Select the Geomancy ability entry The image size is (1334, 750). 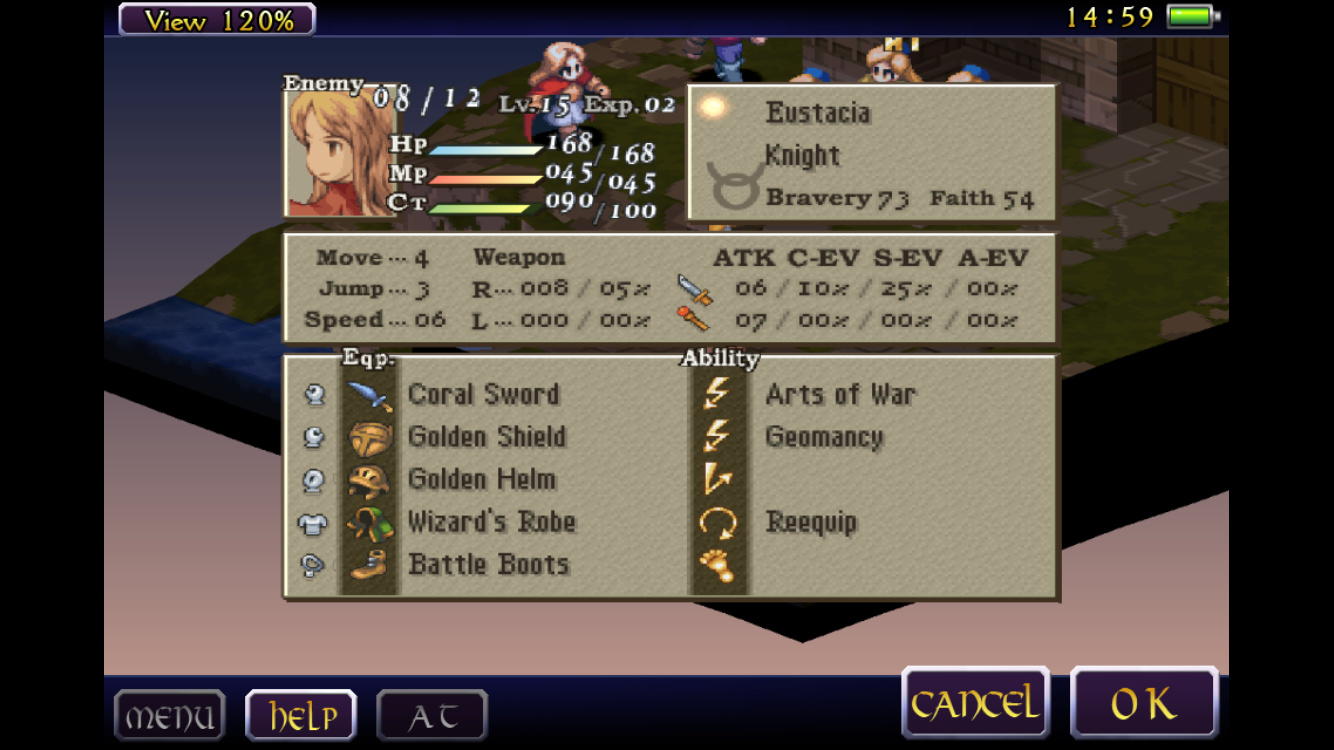[x=824, y=437]
